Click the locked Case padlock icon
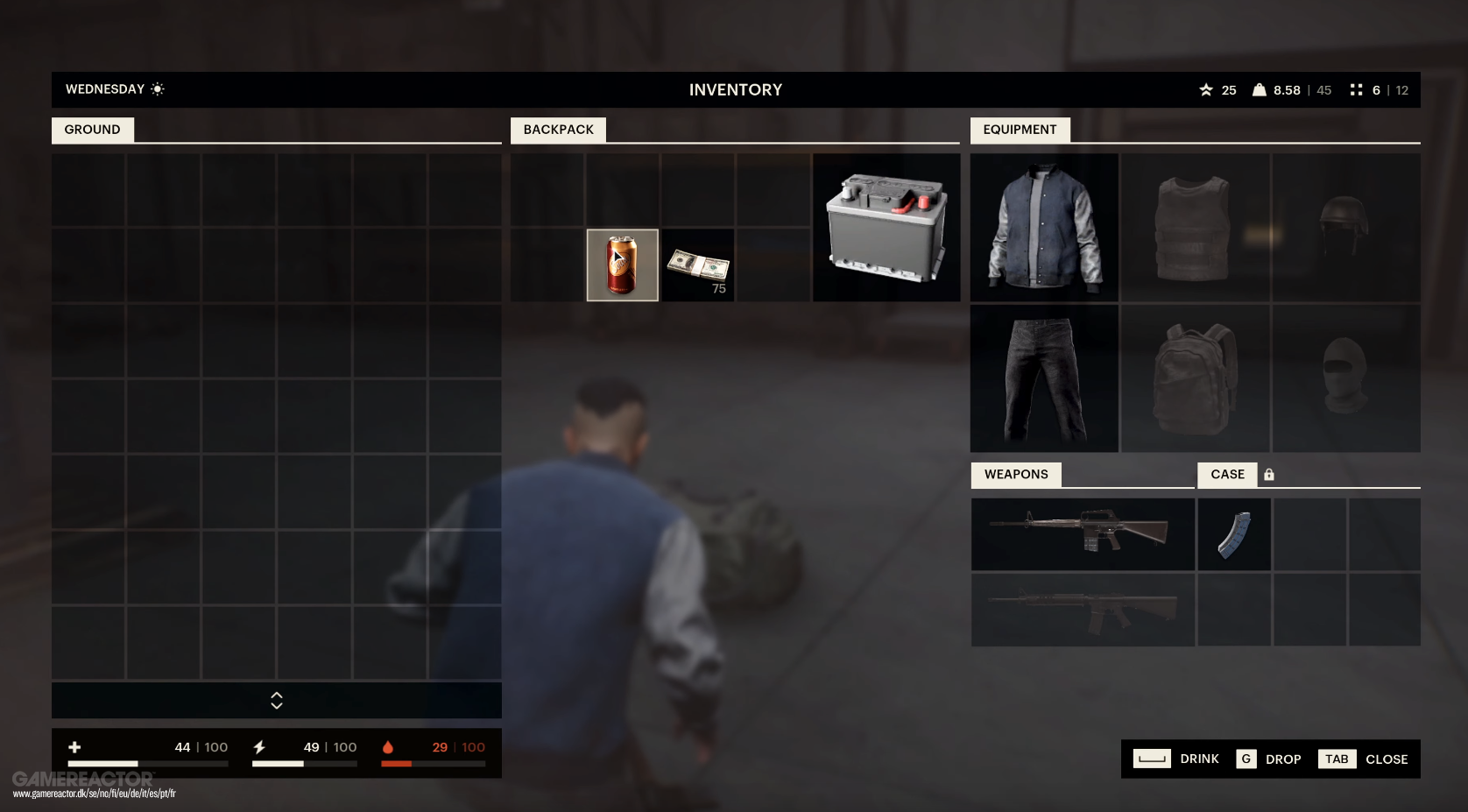The image size is (1468, 812). [x=1269, y=474]
